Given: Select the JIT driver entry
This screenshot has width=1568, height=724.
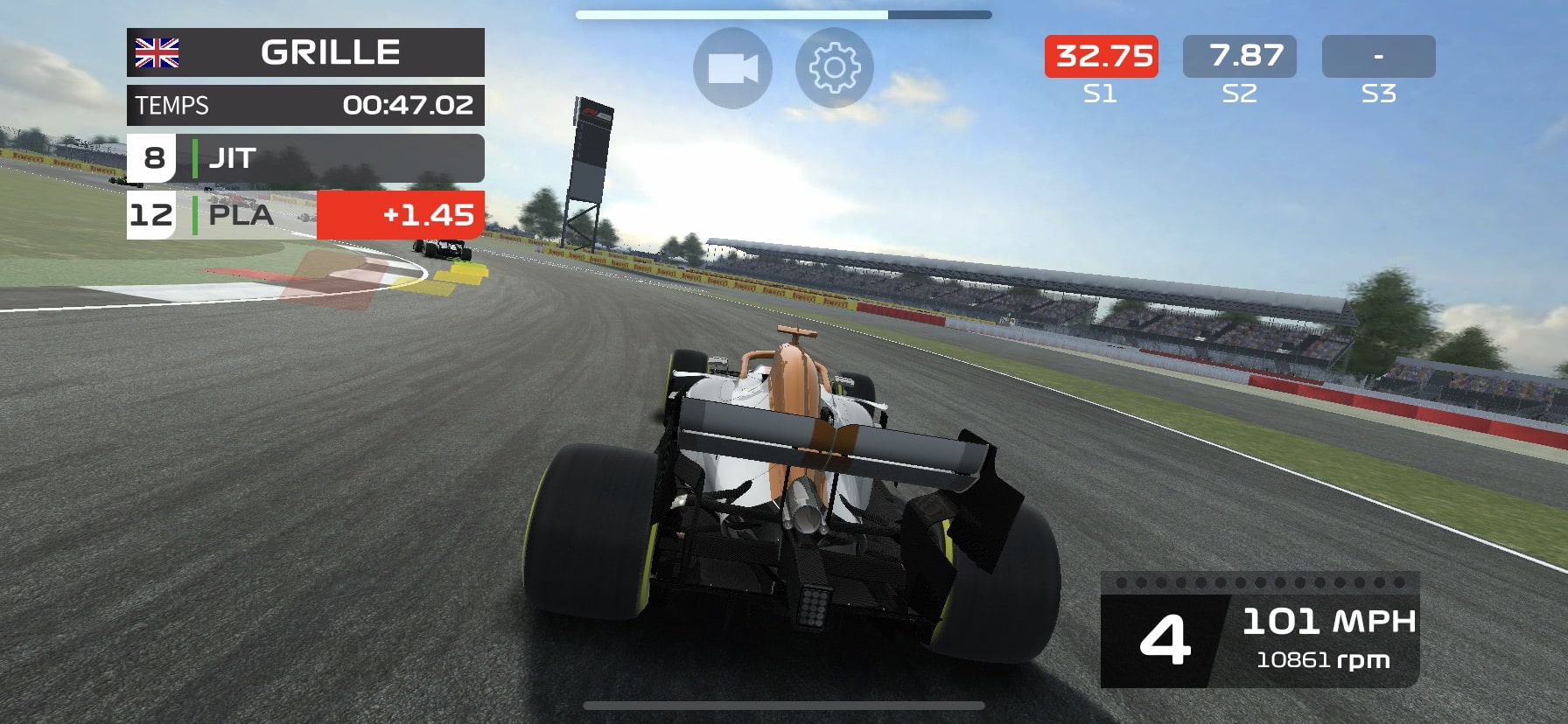Looking at the screenshot, I should tap(232, 158).
